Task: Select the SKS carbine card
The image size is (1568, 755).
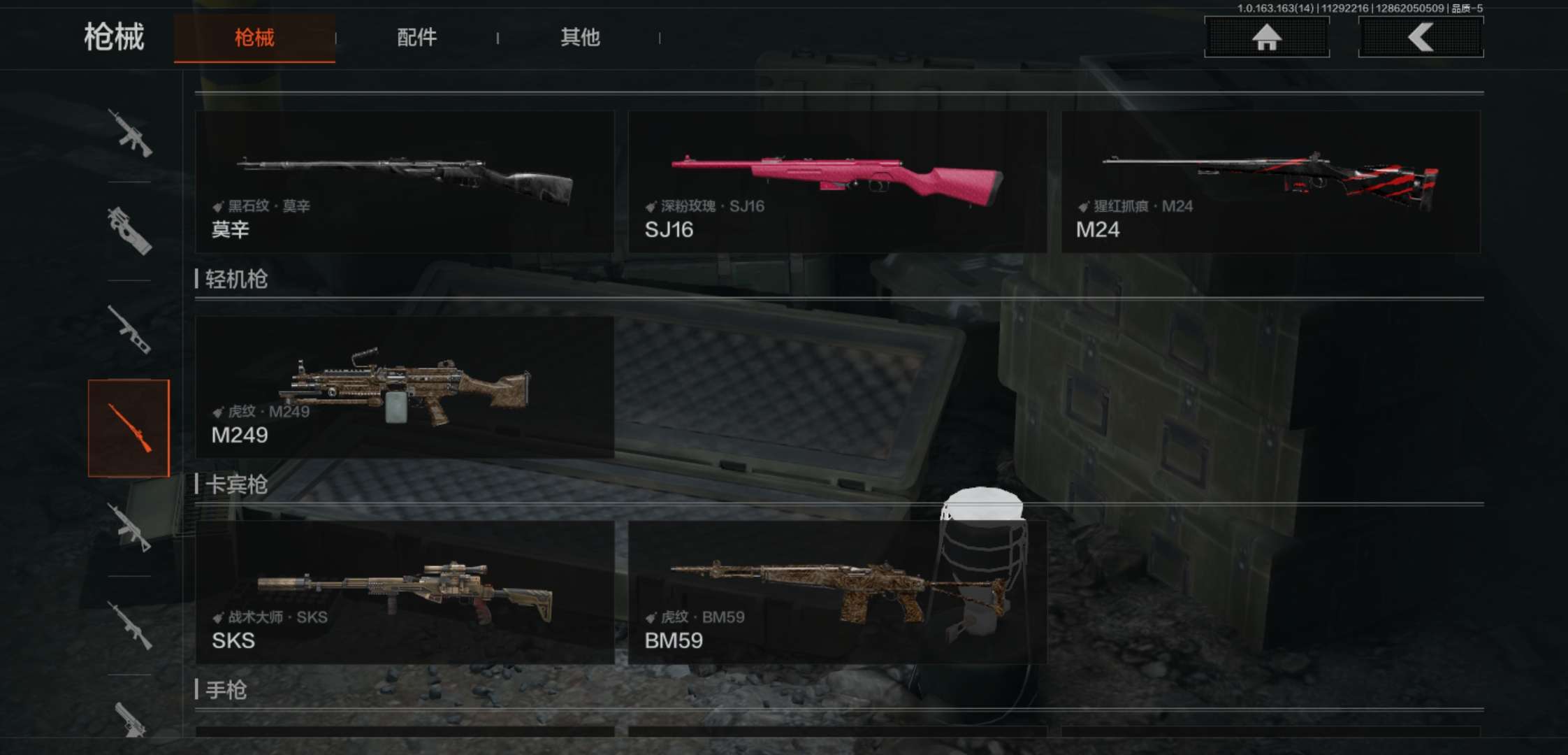Action: pyautogui.click(x=405, y=592)
